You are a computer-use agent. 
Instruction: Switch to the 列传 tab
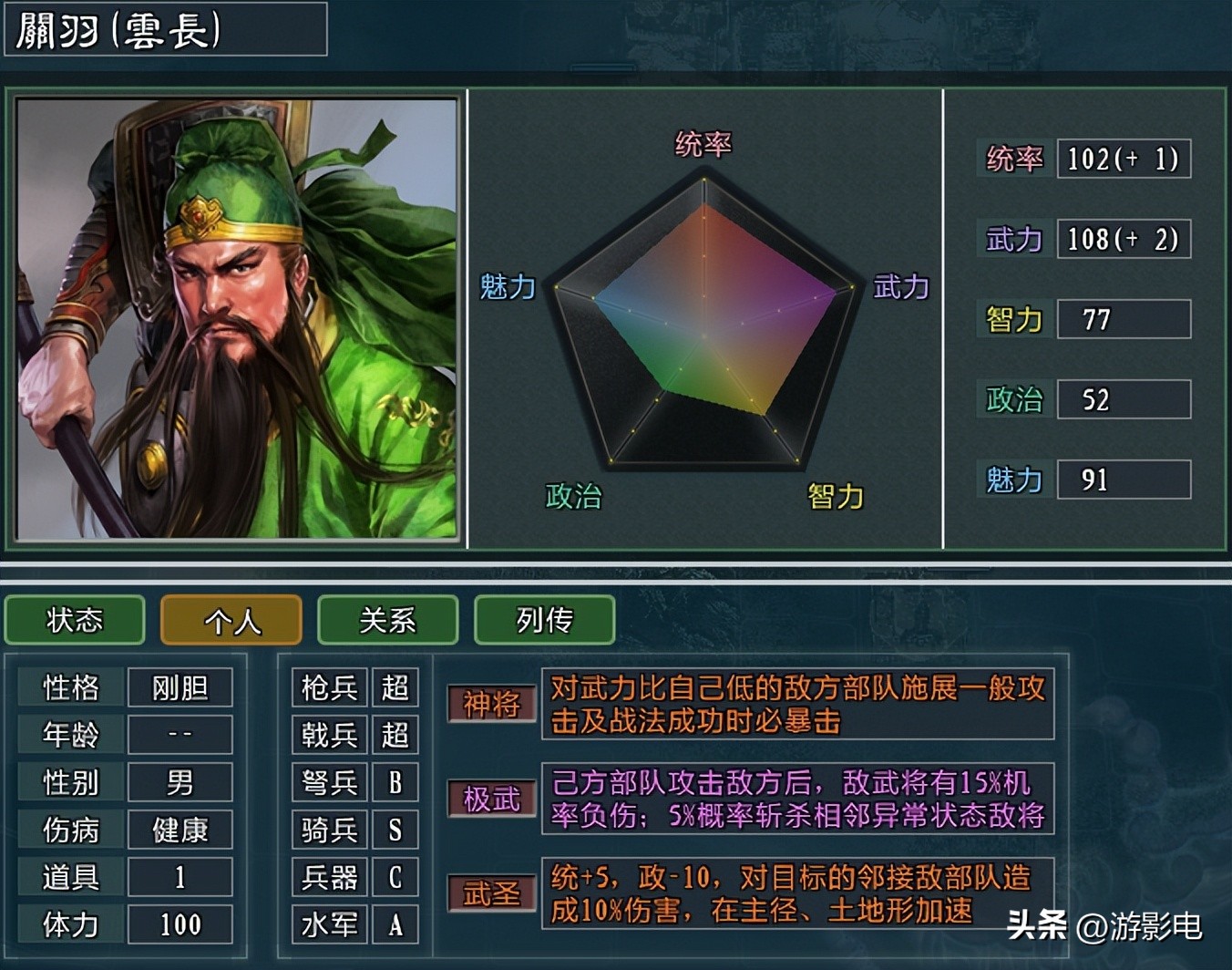(x=544, y=621)
